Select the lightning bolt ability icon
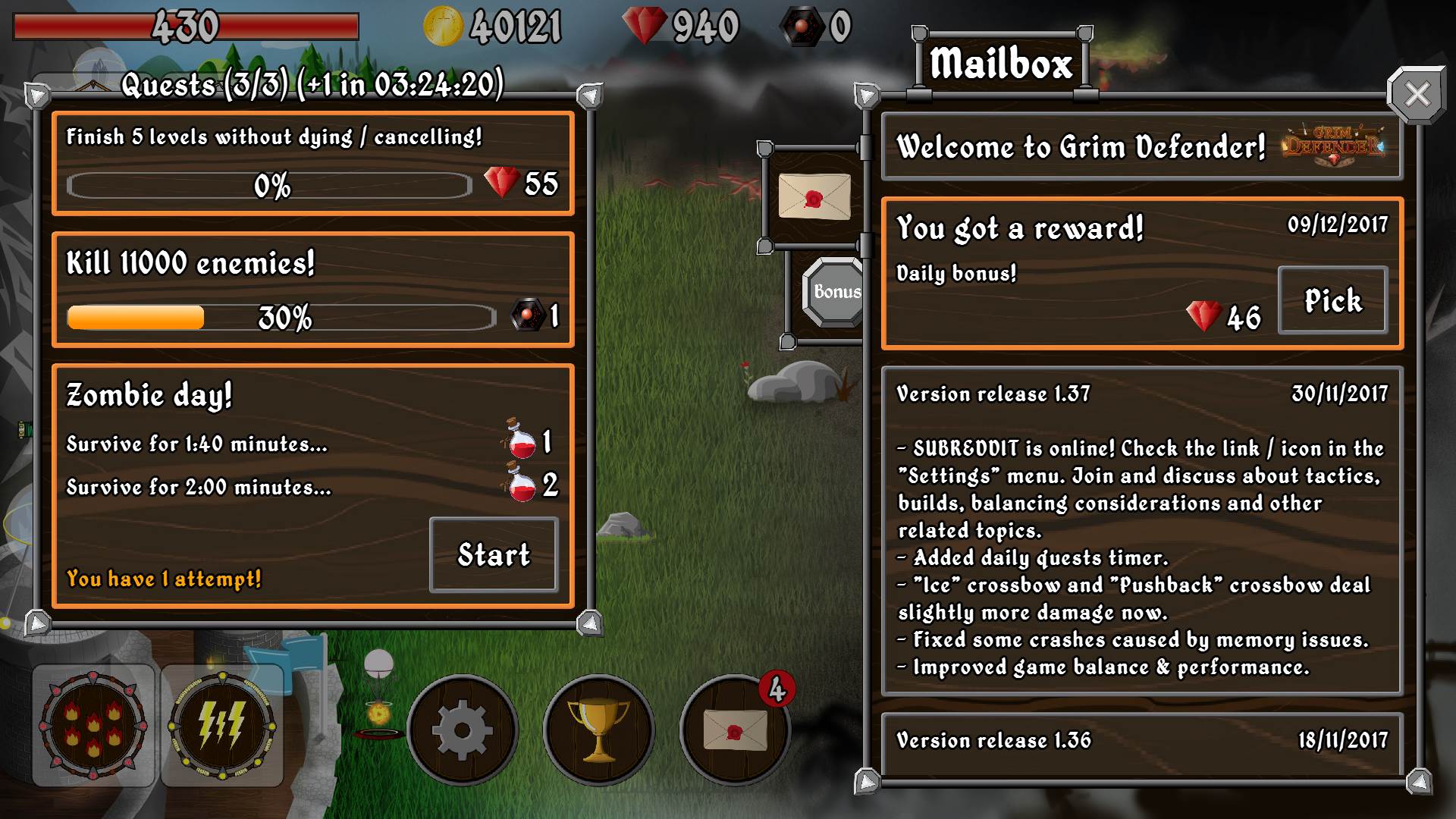Screen dimensions: 1456x819 221,726
